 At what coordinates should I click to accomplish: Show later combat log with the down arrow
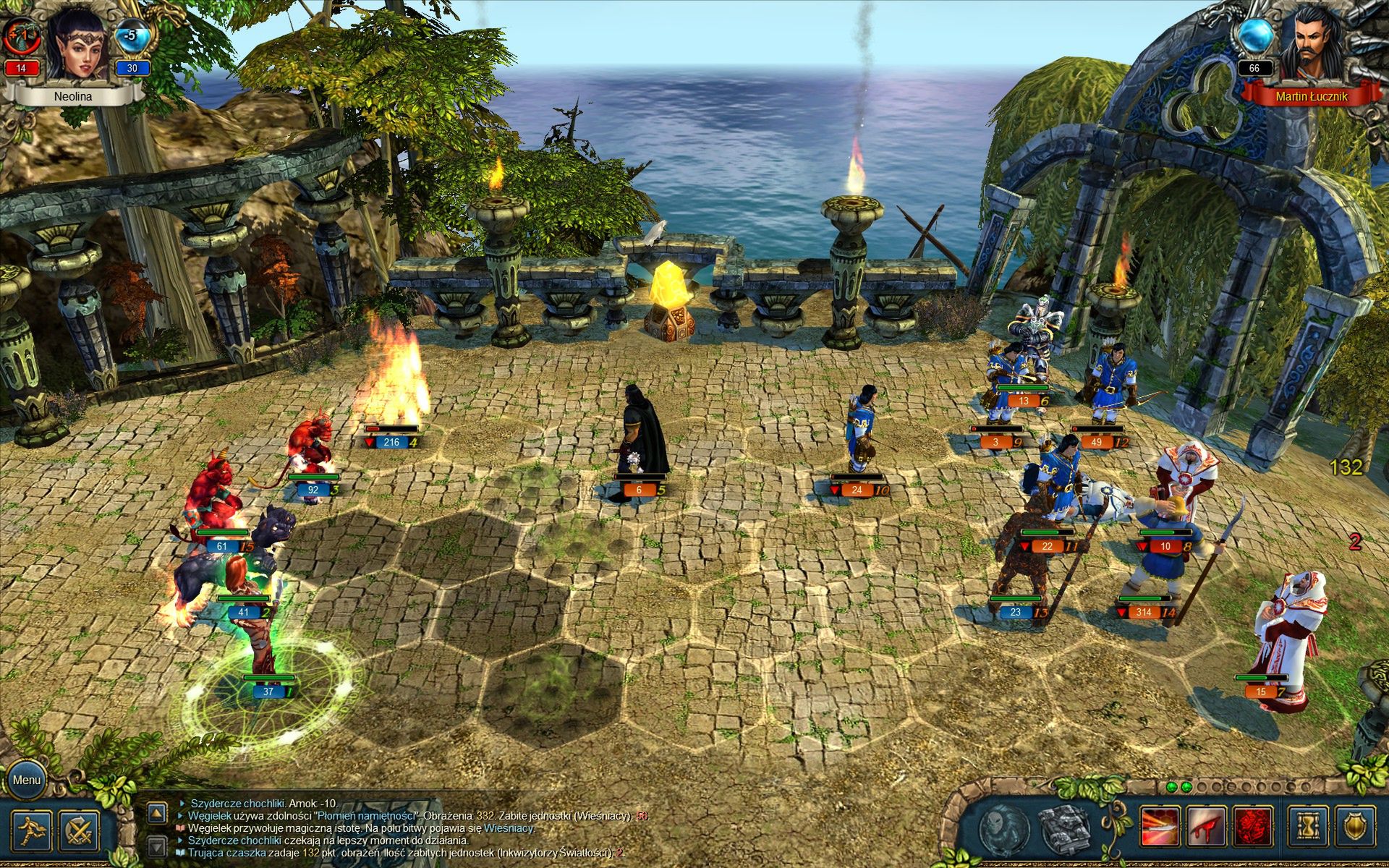[x=157, y=846]
